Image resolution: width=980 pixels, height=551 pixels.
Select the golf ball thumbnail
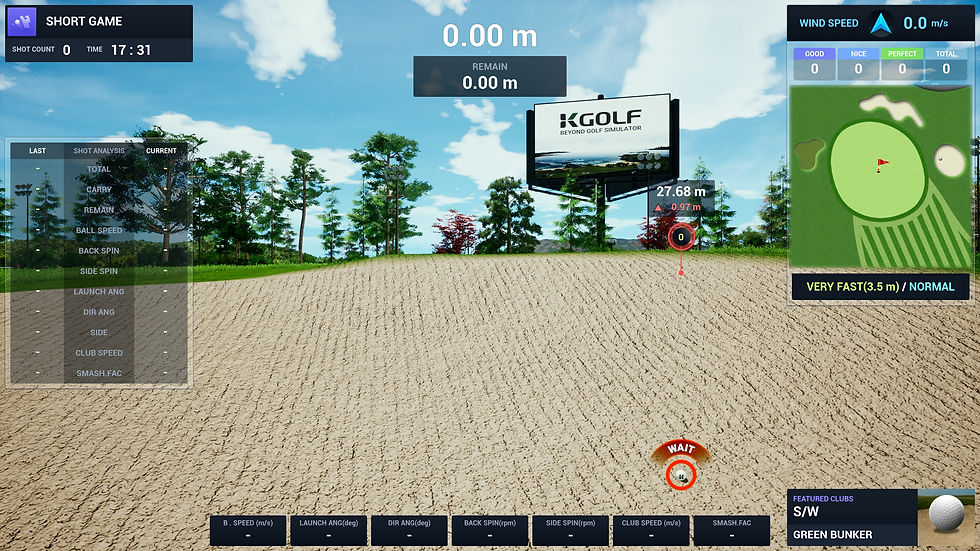click(x=946, y=511)
